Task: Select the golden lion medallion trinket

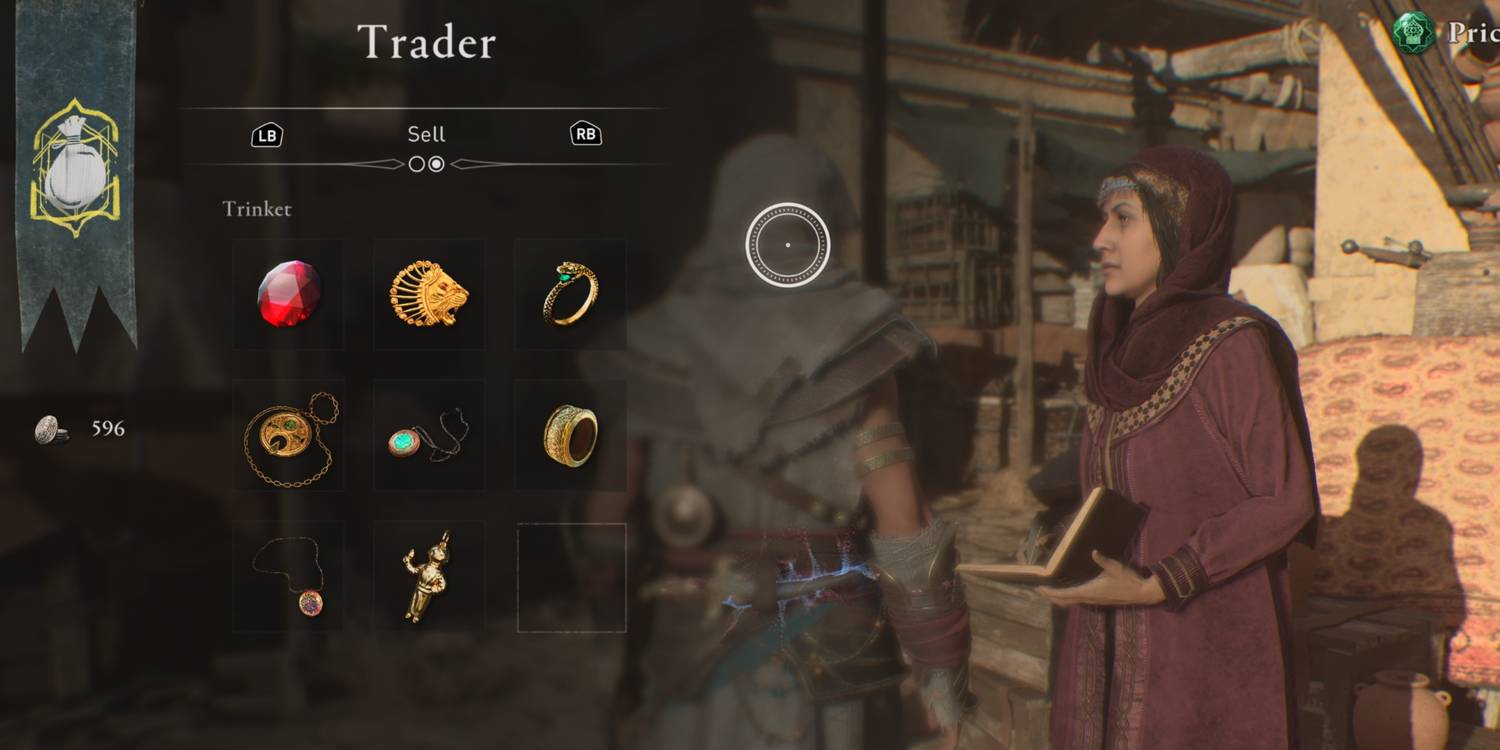Action: (x=429, y=294)
